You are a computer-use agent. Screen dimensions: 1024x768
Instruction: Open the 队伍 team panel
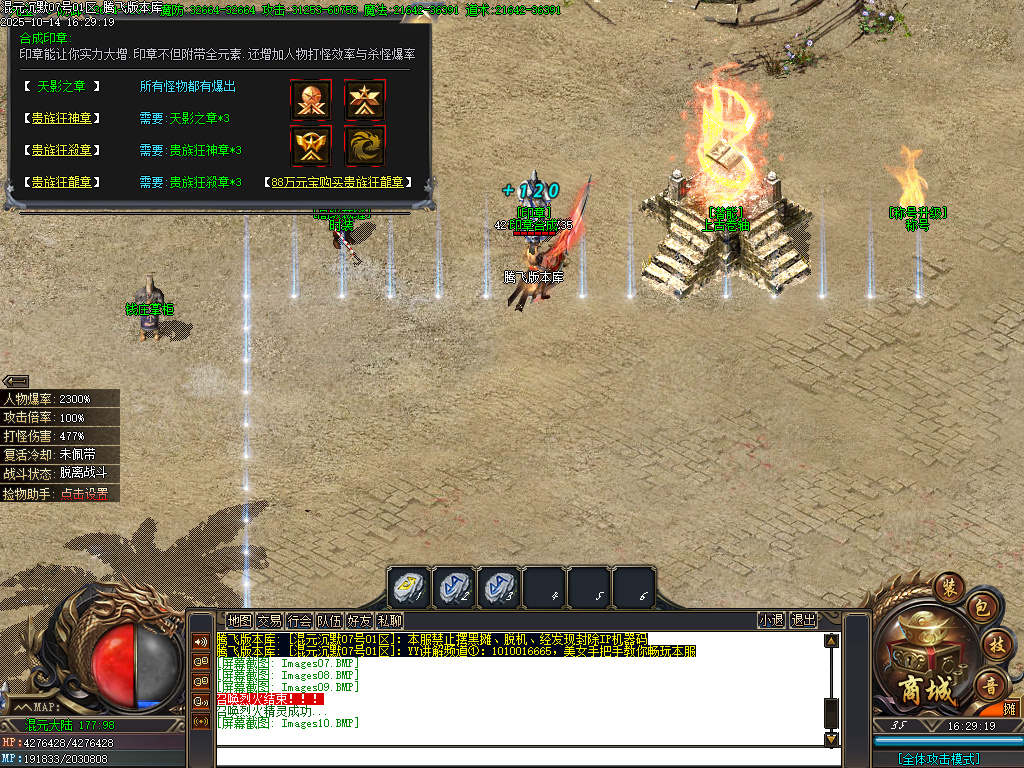[x=329, y=620]
